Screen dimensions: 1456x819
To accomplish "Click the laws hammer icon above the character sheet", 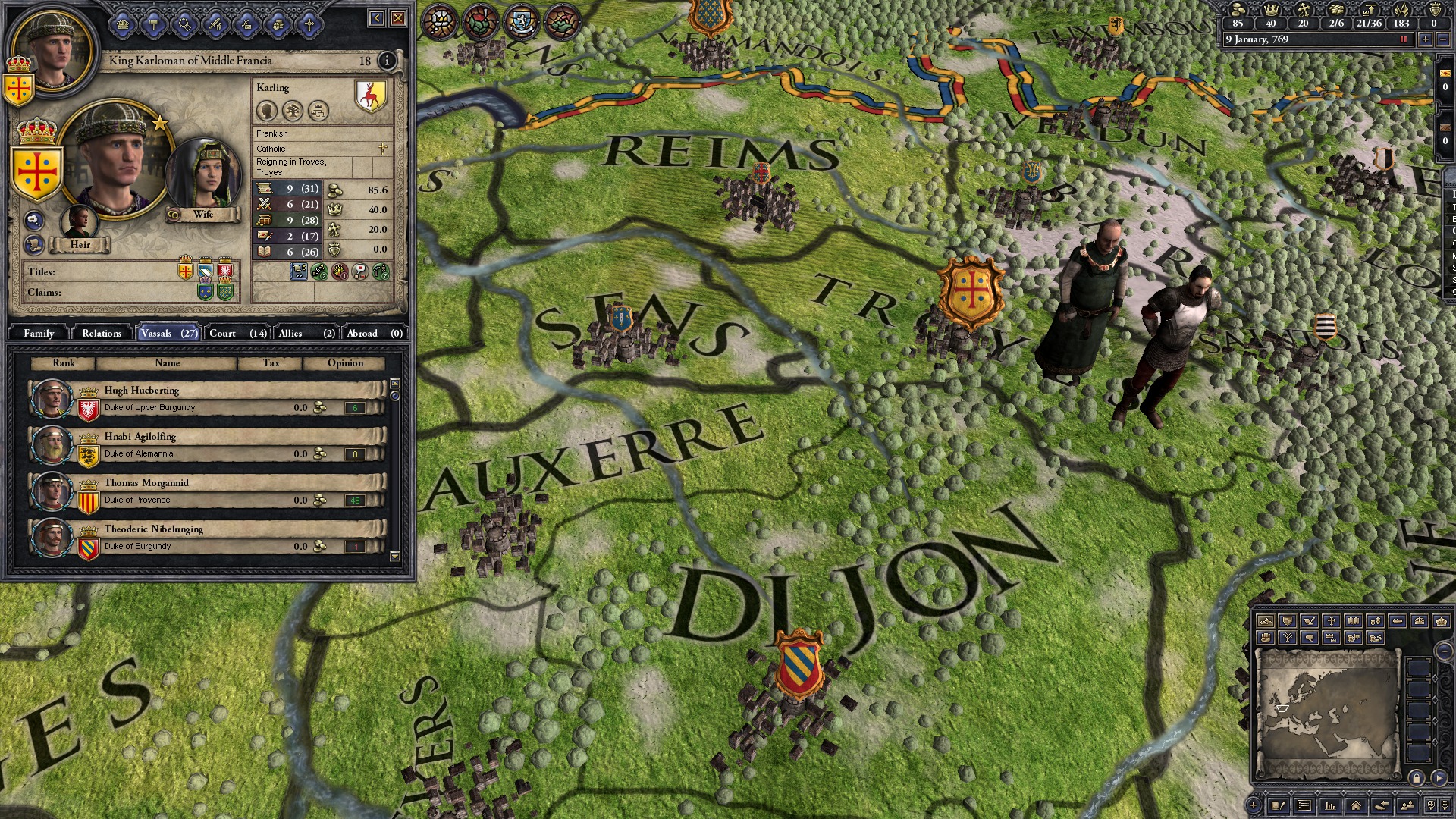I will (155, 25).
